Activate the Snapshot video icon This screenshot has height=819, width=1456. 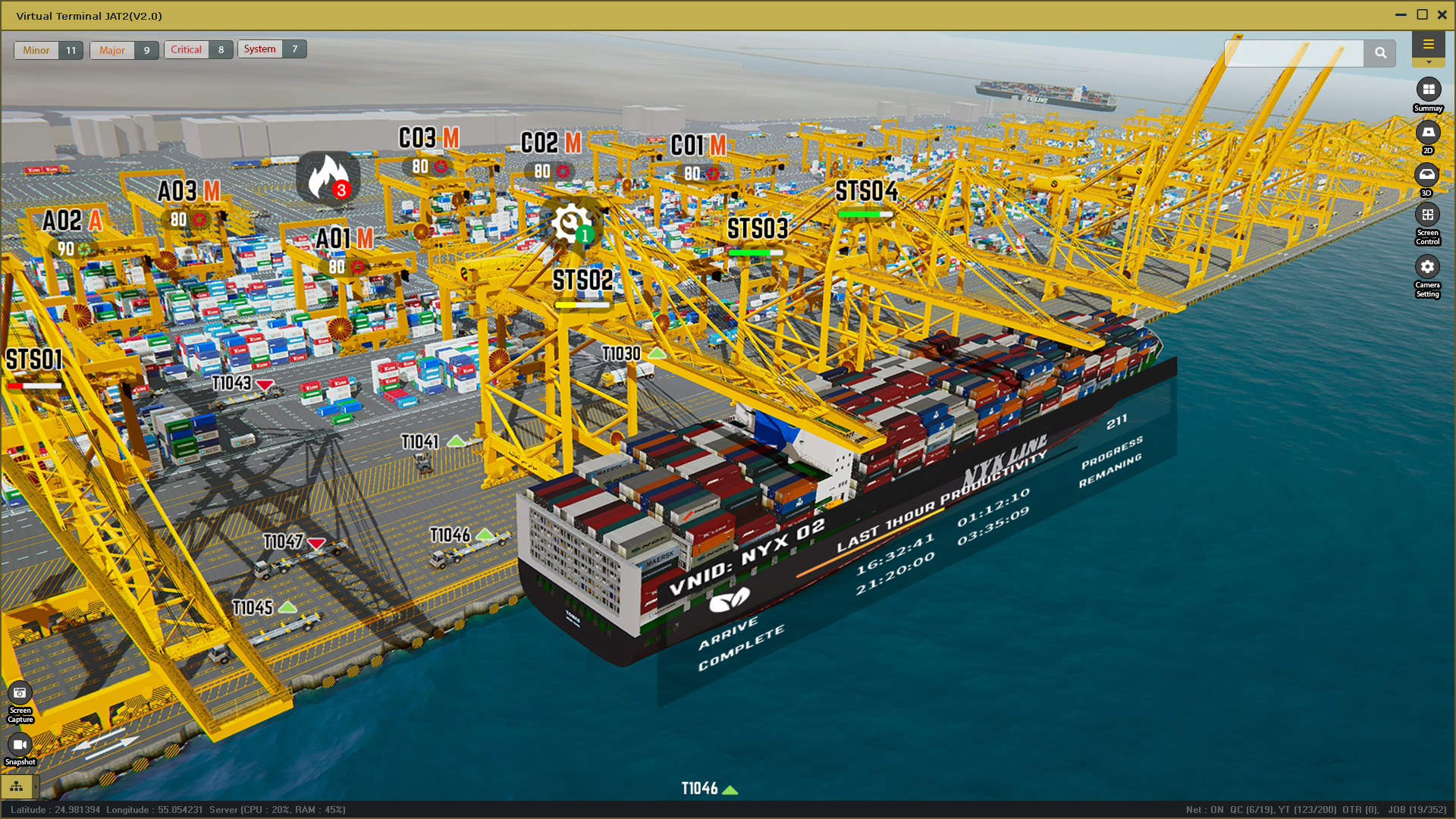point(20,745)
